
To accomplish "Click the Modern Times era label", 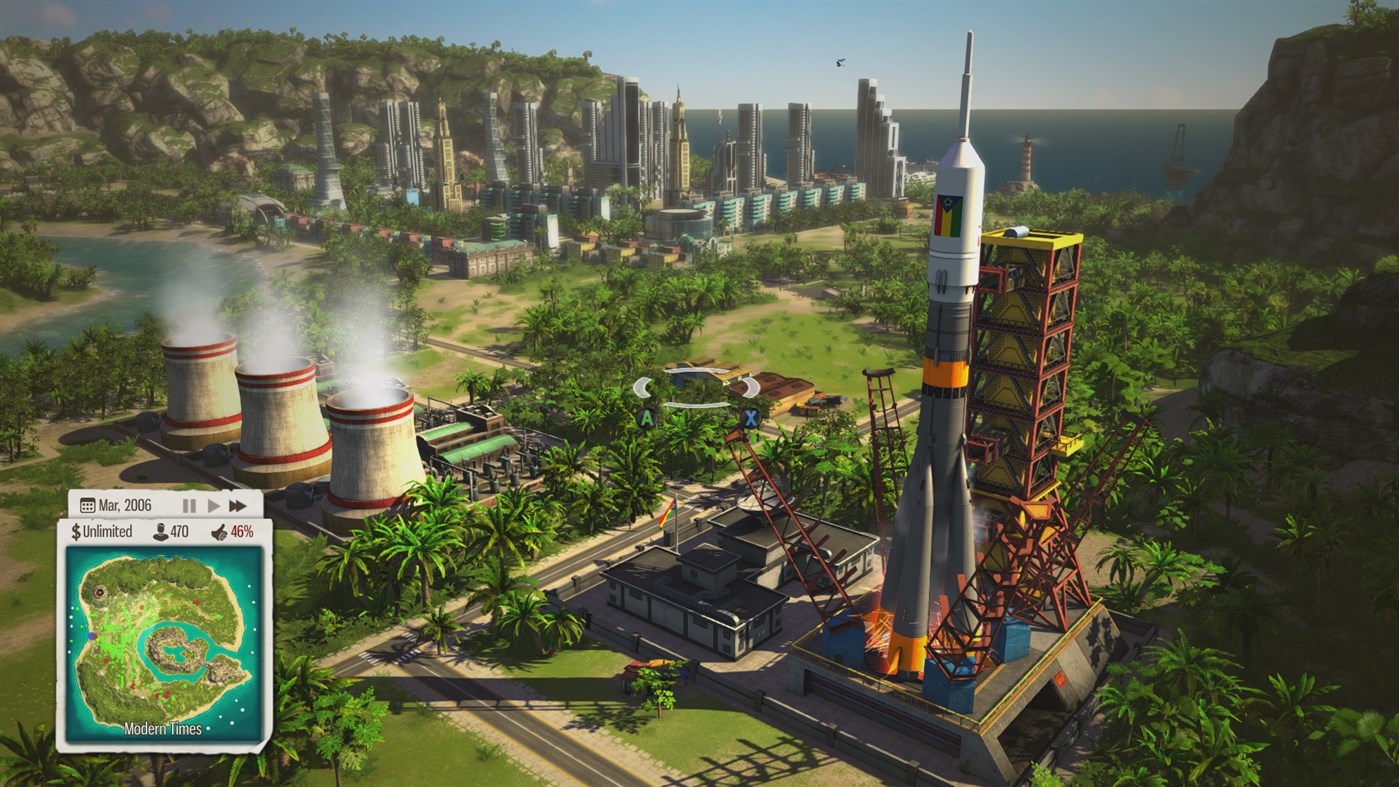I will pos(163,727).
